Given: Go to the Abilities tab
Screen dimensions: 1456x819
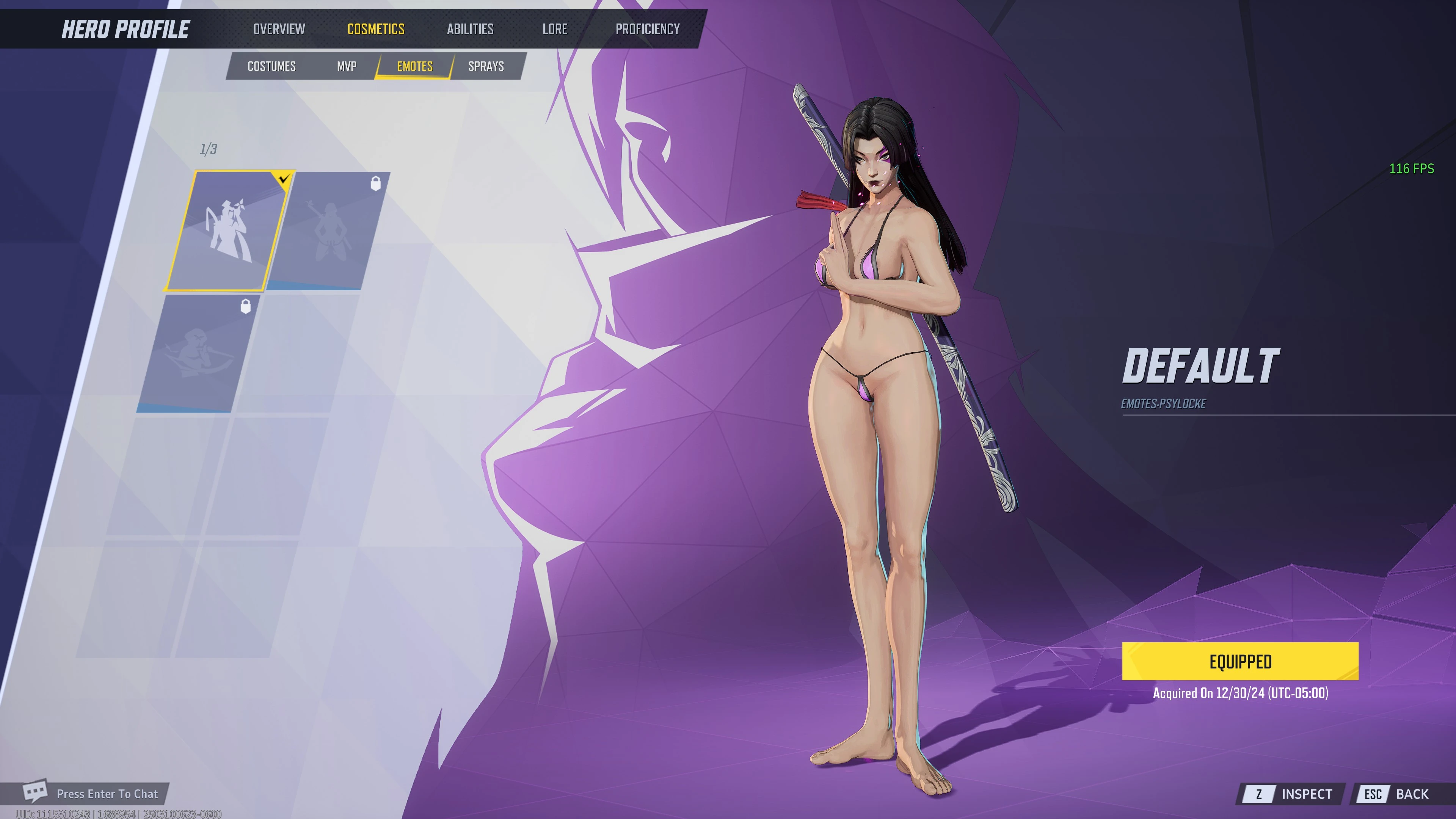Looking at the screenshot, I should [x=470, y=29].
